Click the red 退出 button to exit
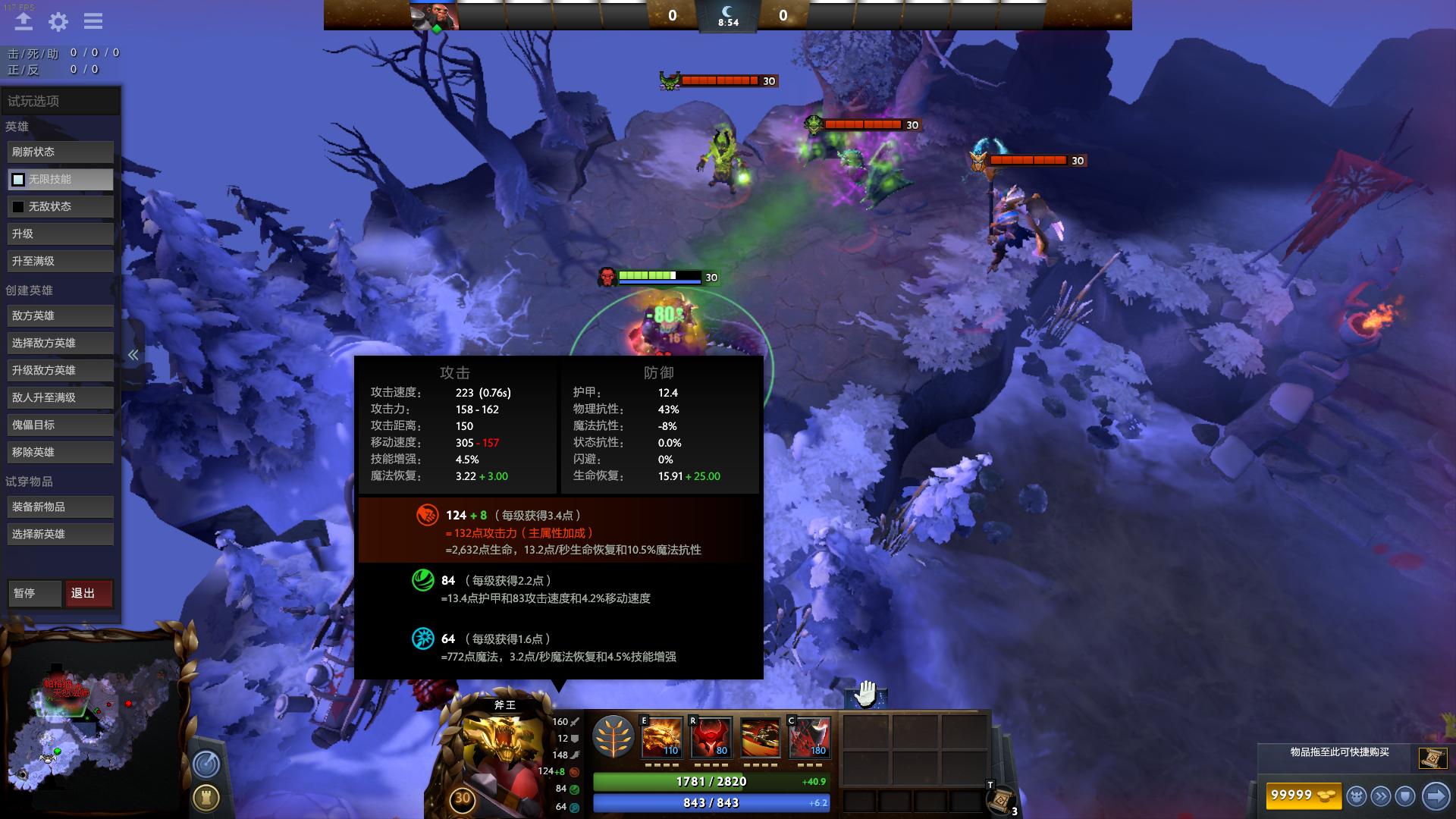 [x=89, y=594]
